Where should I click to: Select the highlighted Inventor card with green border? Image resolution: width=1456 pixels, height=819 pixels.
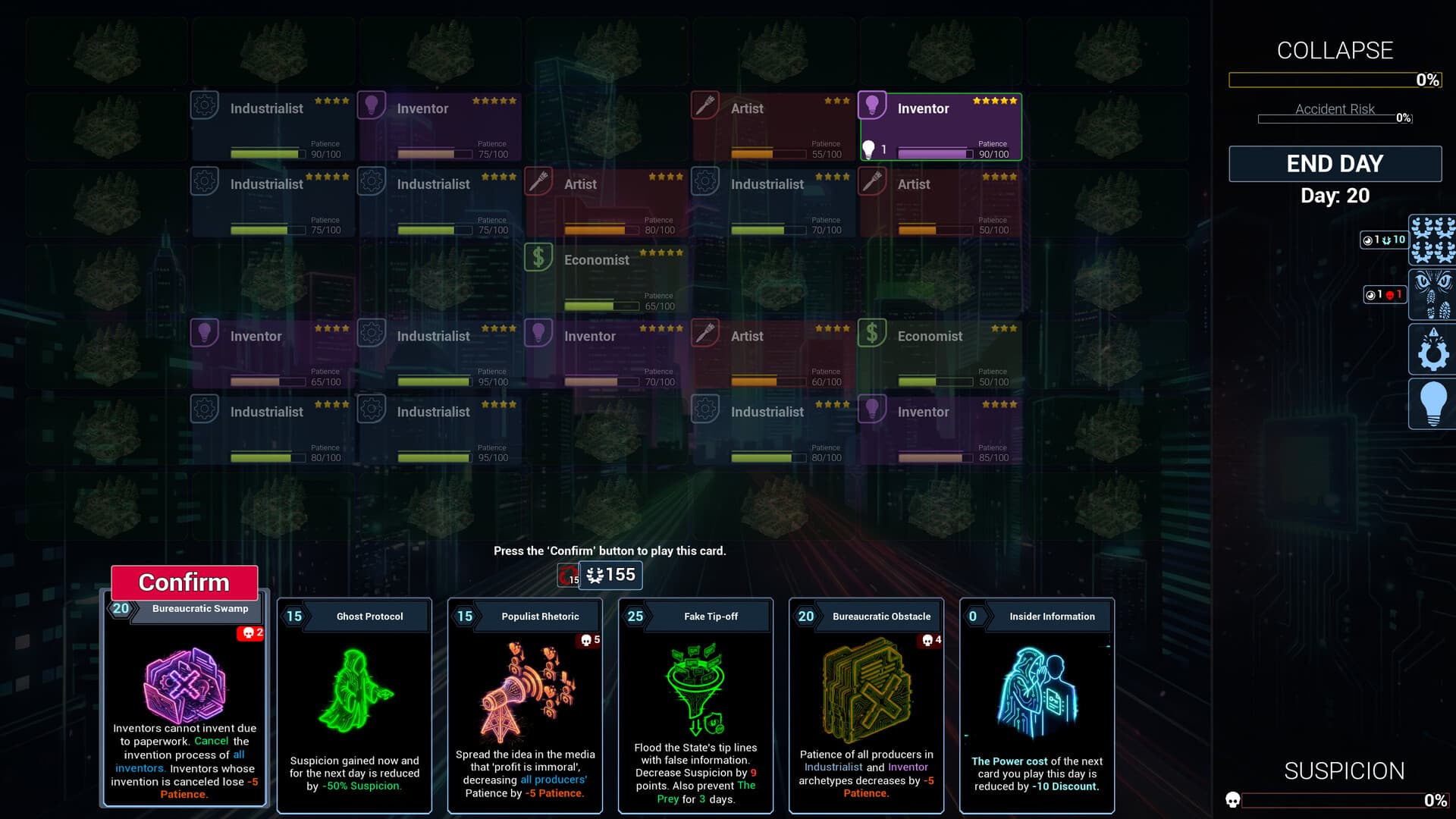point(939,127)
